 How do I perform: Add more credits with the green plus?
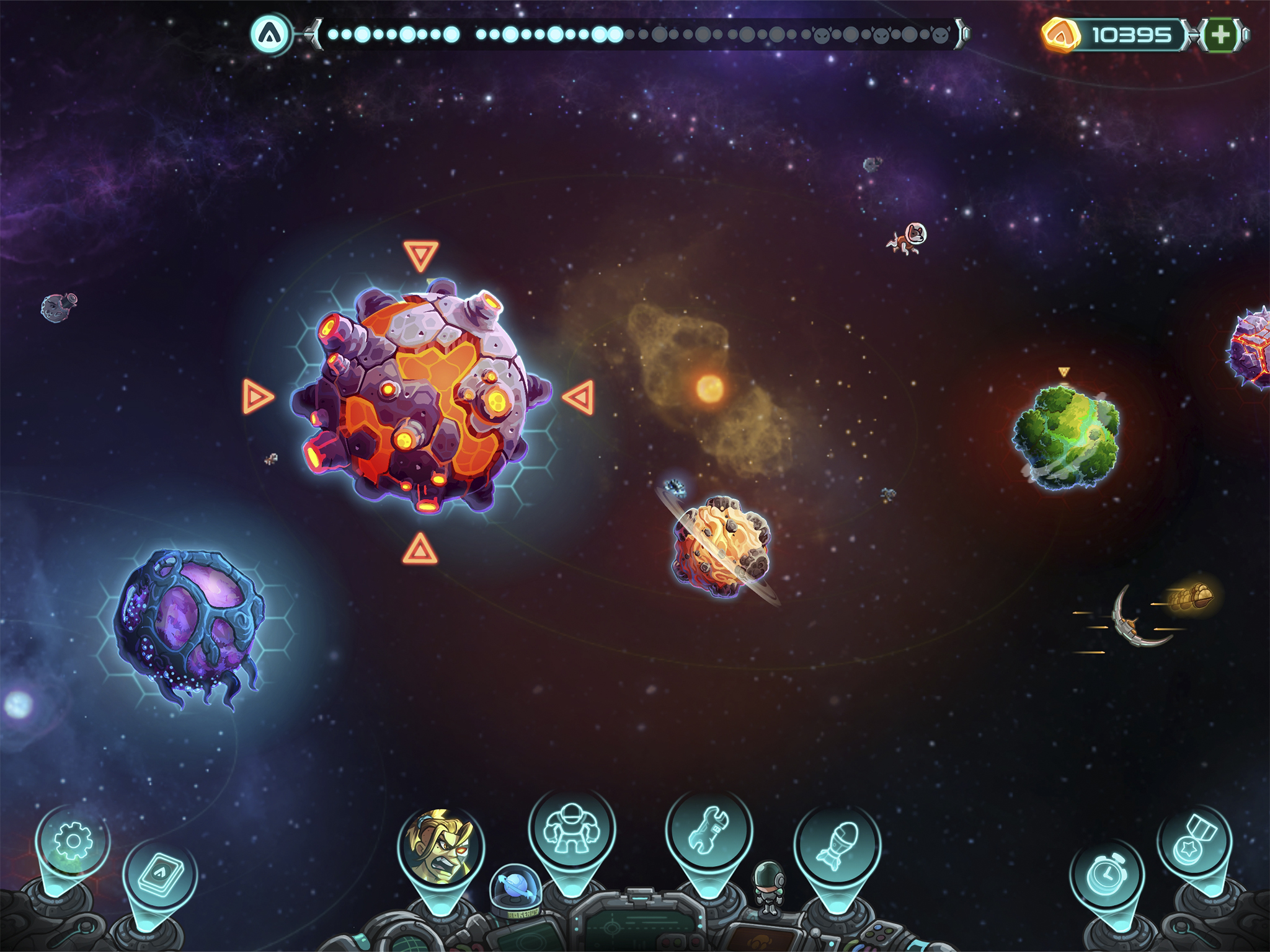(x=1220, y=35)
